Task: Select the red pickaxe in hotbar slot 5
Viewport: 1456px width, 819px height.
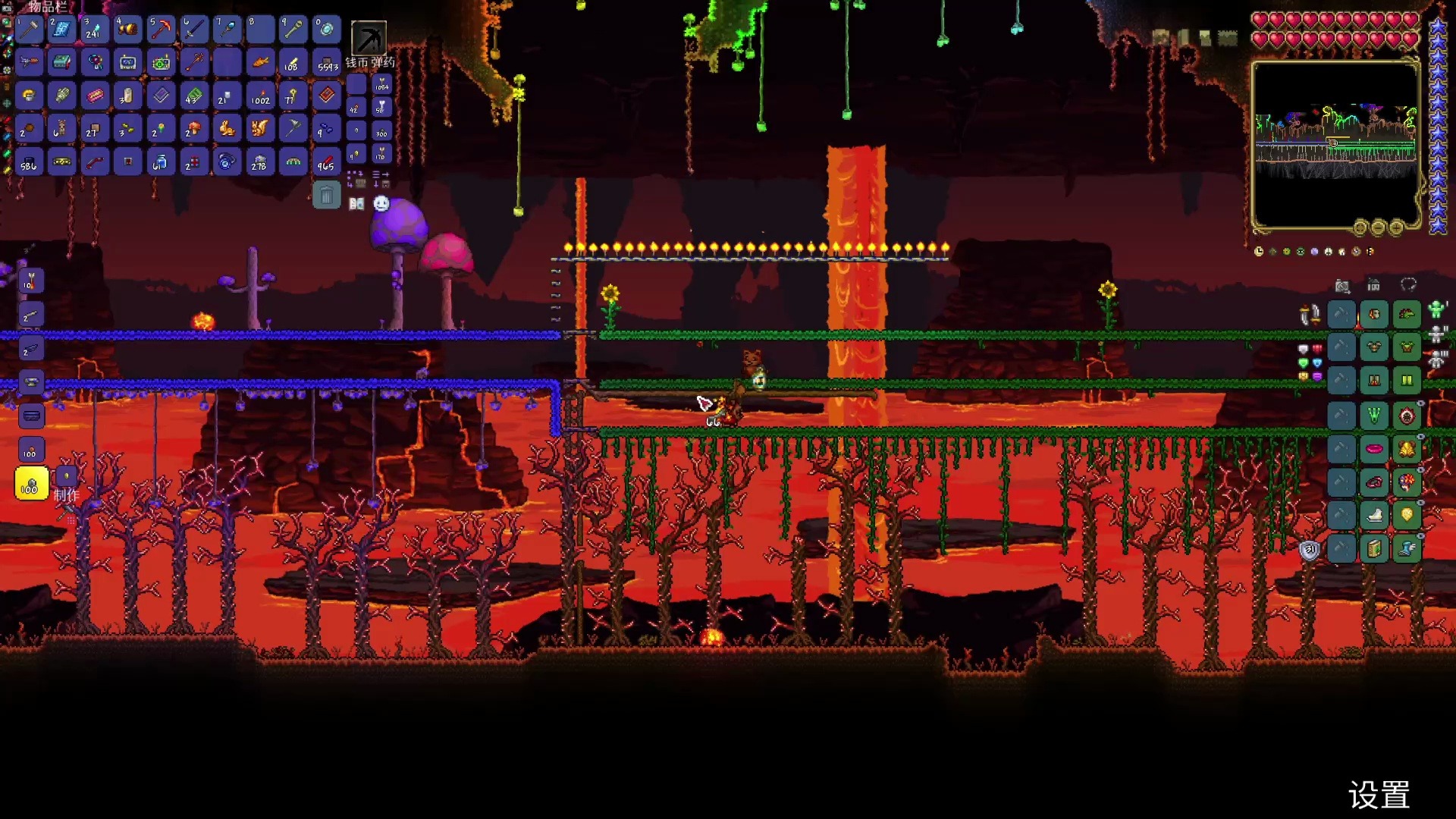Action: coord(161,30)
